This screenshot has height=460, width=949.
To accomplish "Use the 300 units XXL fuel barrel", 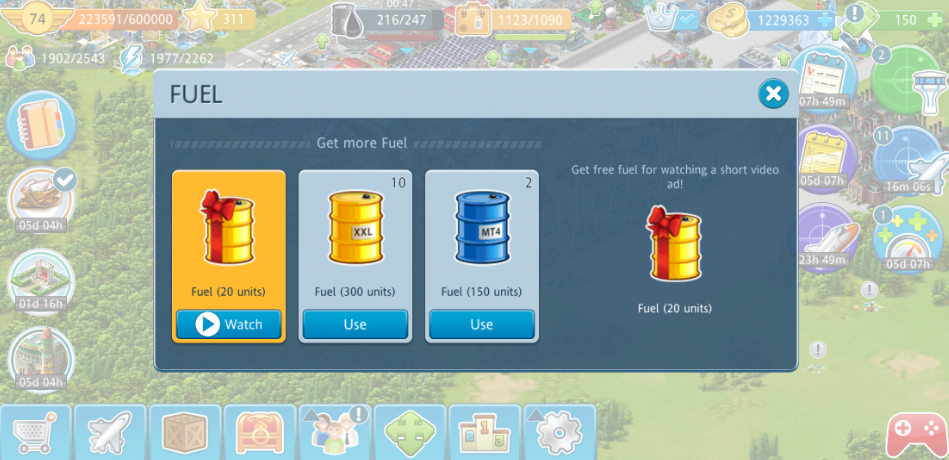I will [x=355, y=324].
